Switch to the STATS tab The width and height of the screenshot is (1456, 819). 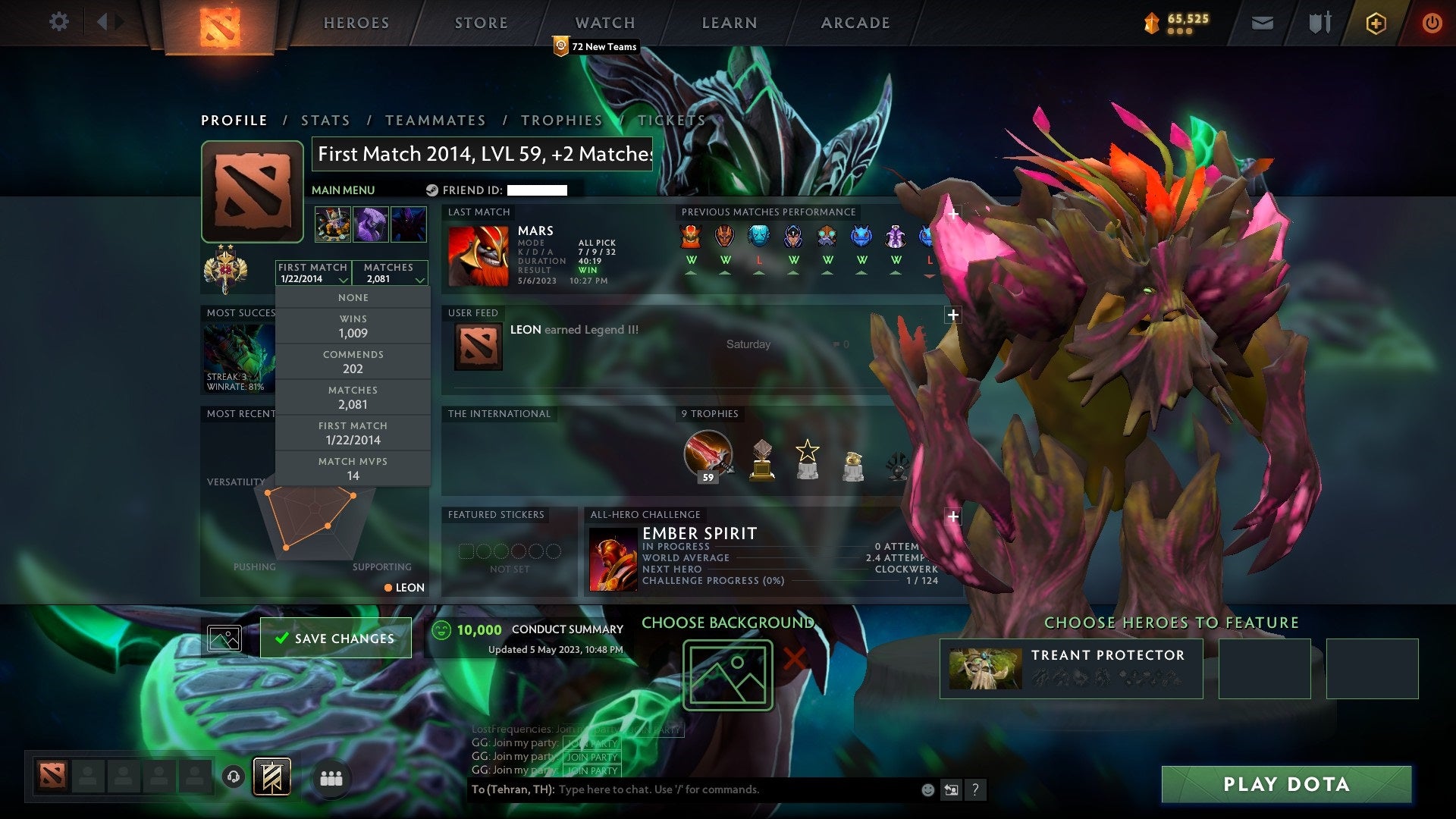tap(325, 120)
